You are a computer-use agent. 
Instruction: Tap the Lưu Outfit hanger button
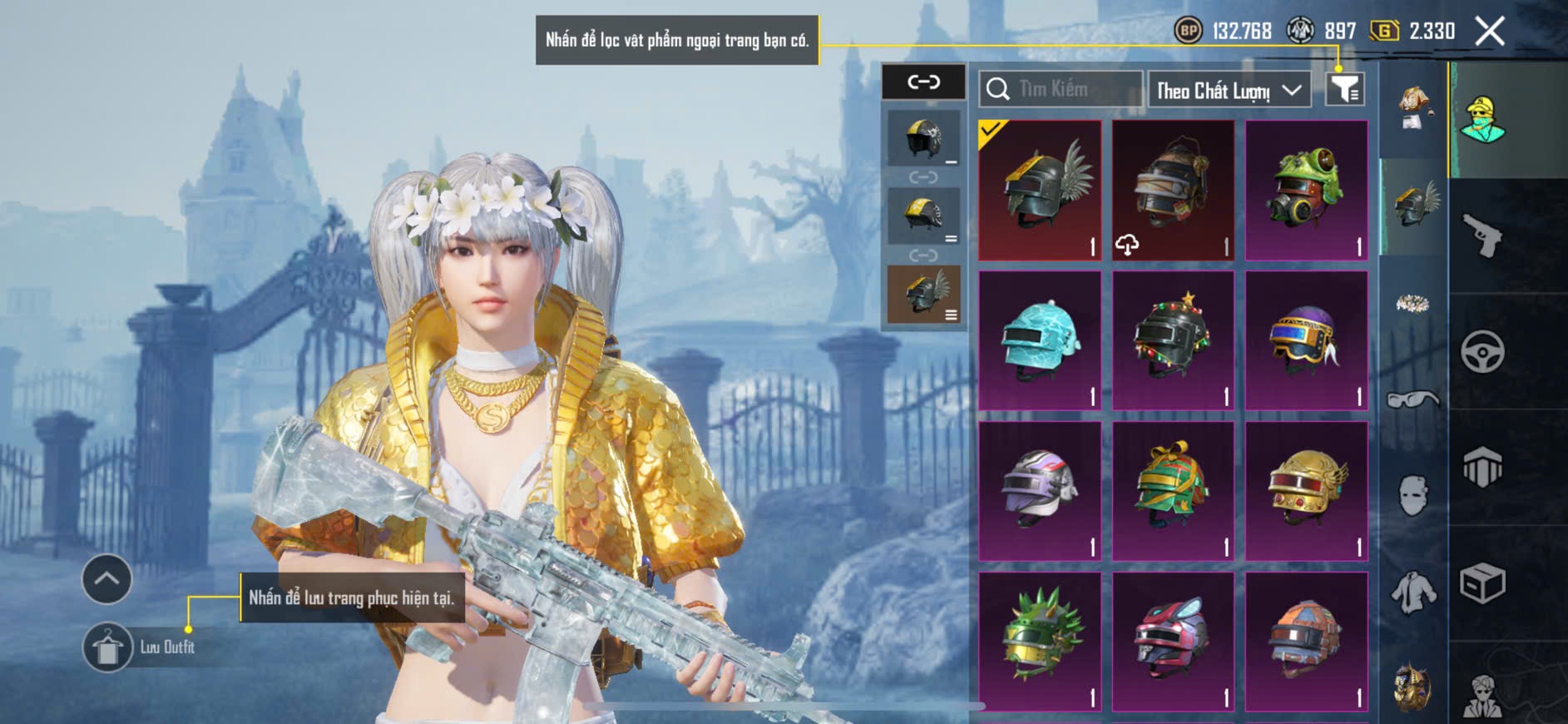click(x=107, y=647)
